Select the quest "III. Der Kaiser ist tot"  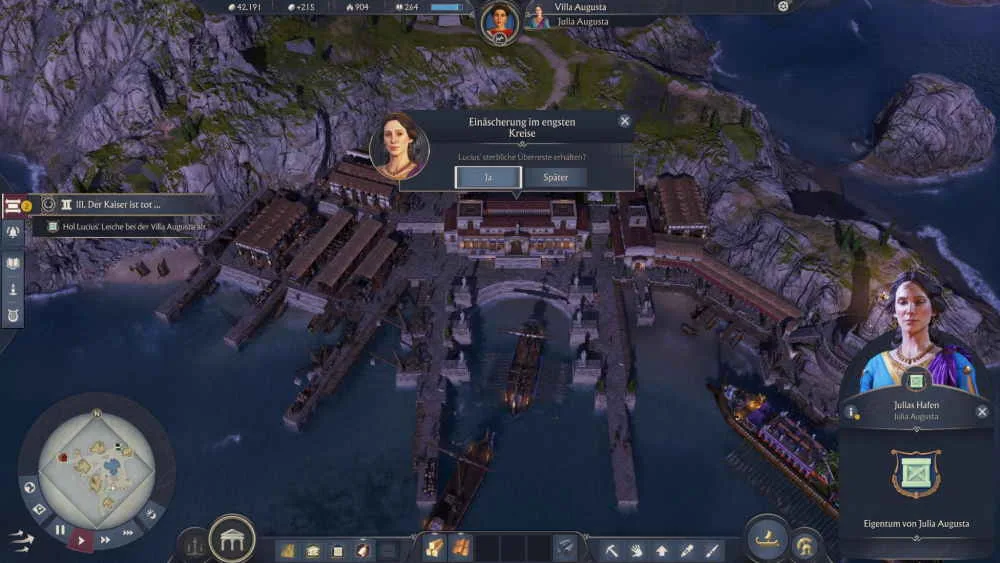(121, 204)
